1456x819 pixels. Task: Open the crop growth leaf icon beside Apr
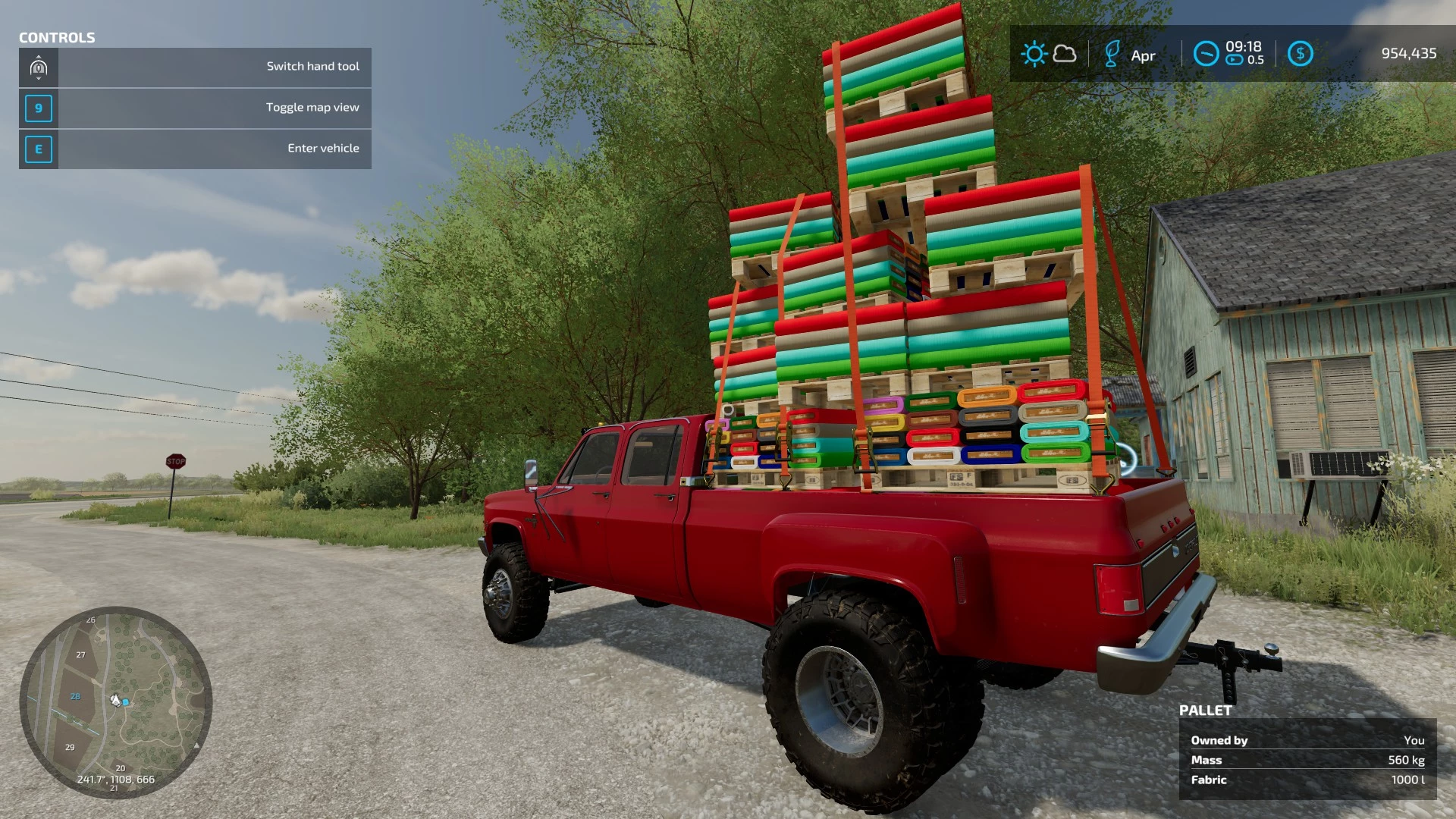point(1112,53)
